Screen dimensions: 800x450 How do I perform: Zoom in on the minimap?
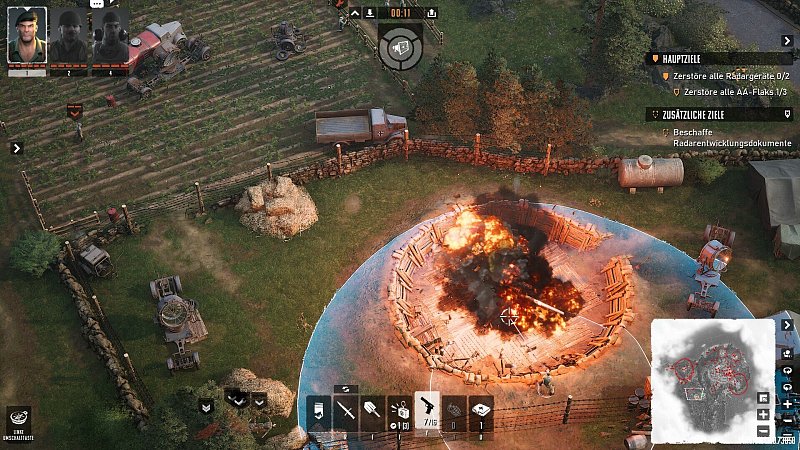764,414
